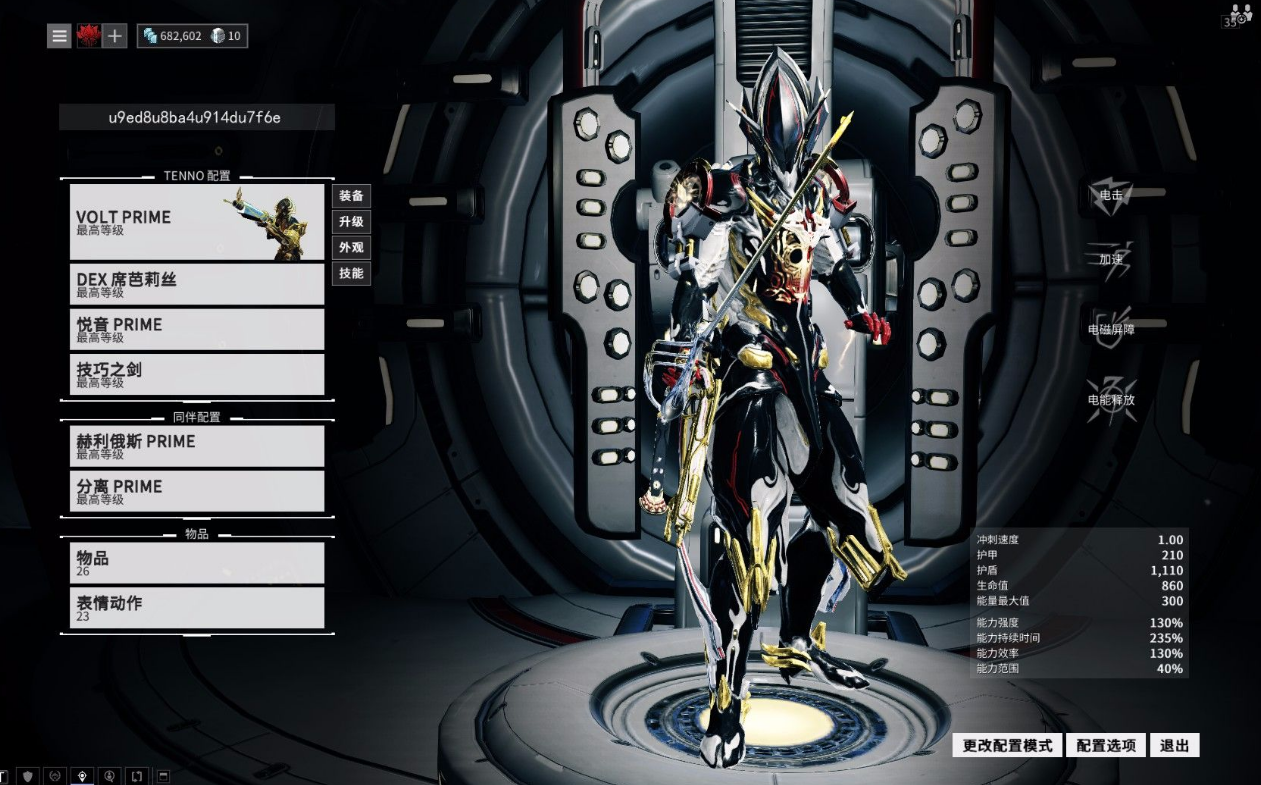Open the 物品 gear items entry

[x=197, y=563]
